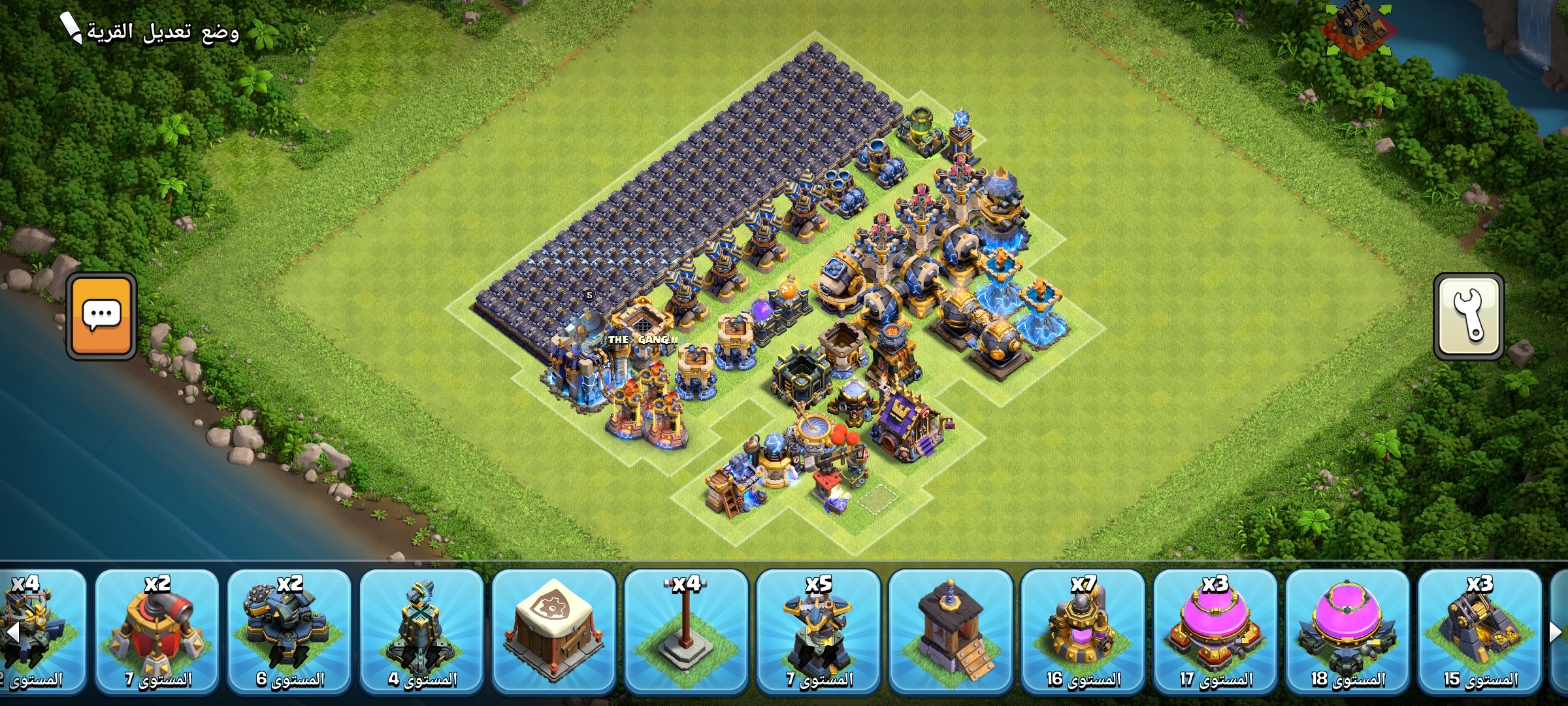Pick the x3 level 17 elixir storage
The width and height of the screenshot is (1568, 706).
1215,631
